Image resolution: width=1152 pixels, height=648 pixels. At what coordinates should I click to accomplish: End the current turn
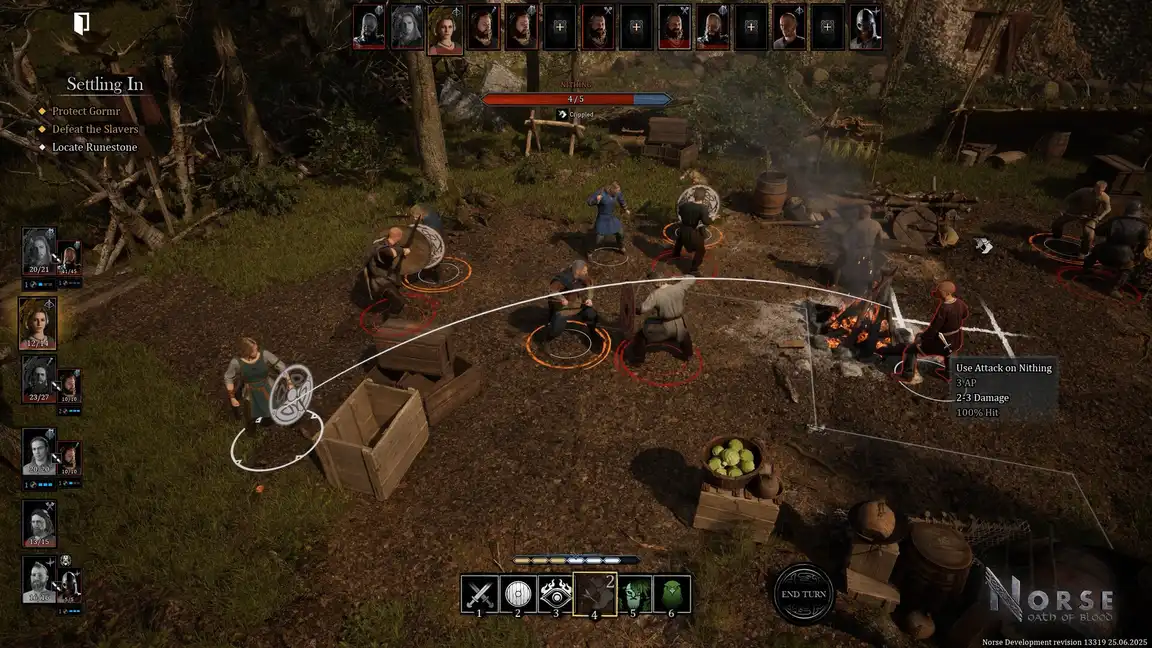[x=803, y=594]
